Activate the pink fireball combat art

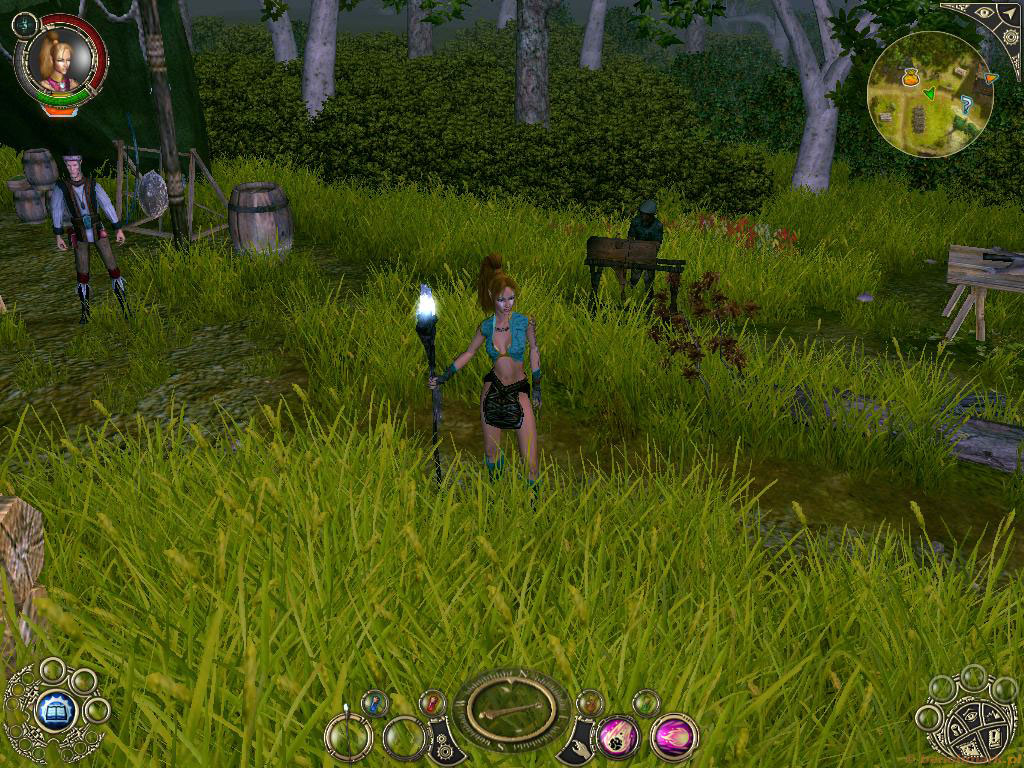(x=674, y=738)
